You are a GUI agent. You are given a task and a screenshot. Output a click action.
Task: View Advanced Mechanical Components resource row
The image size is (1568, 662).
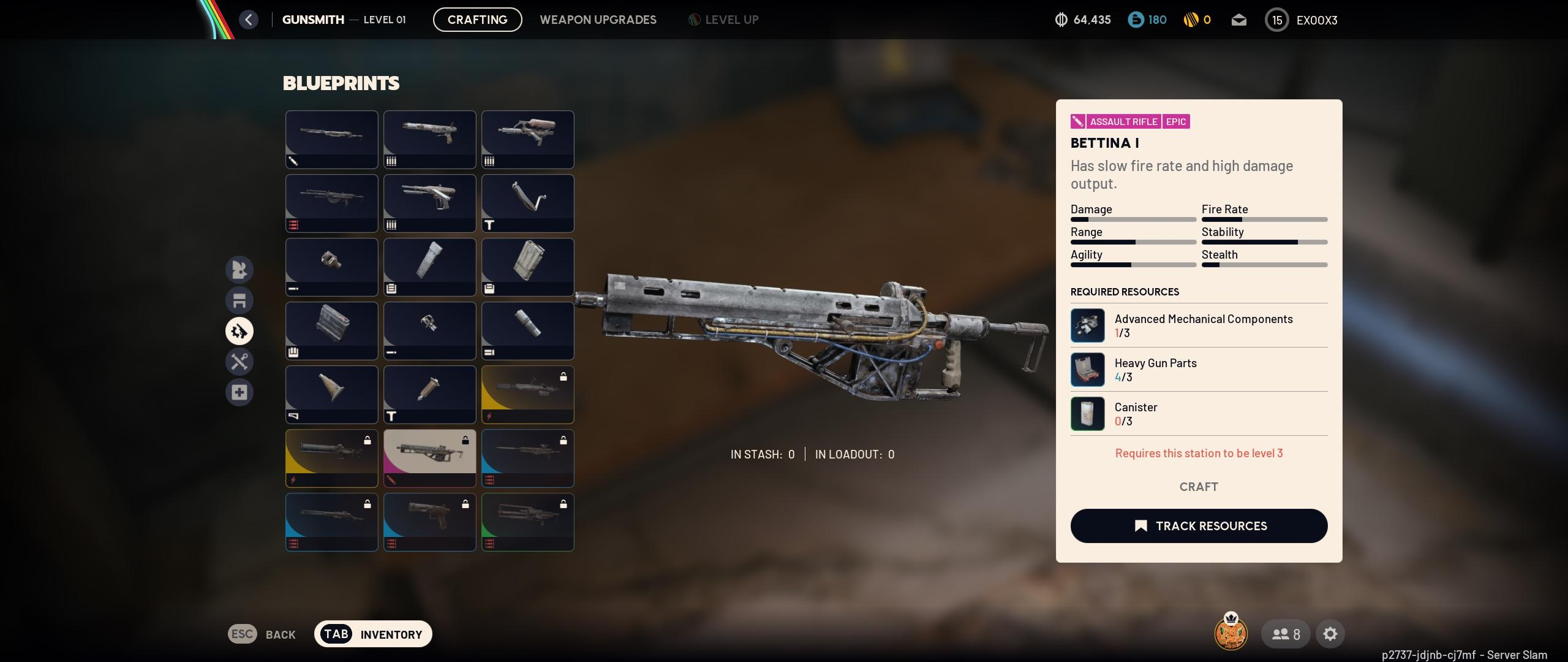[x=1199, y=325]
